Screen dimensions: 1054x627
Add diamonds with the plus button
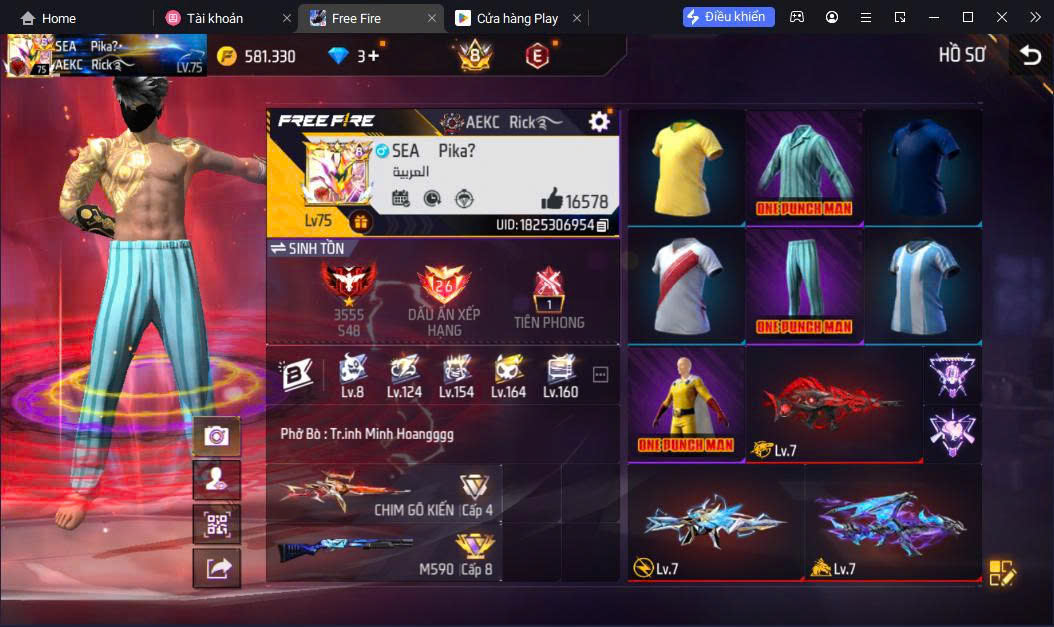[374, 56]
